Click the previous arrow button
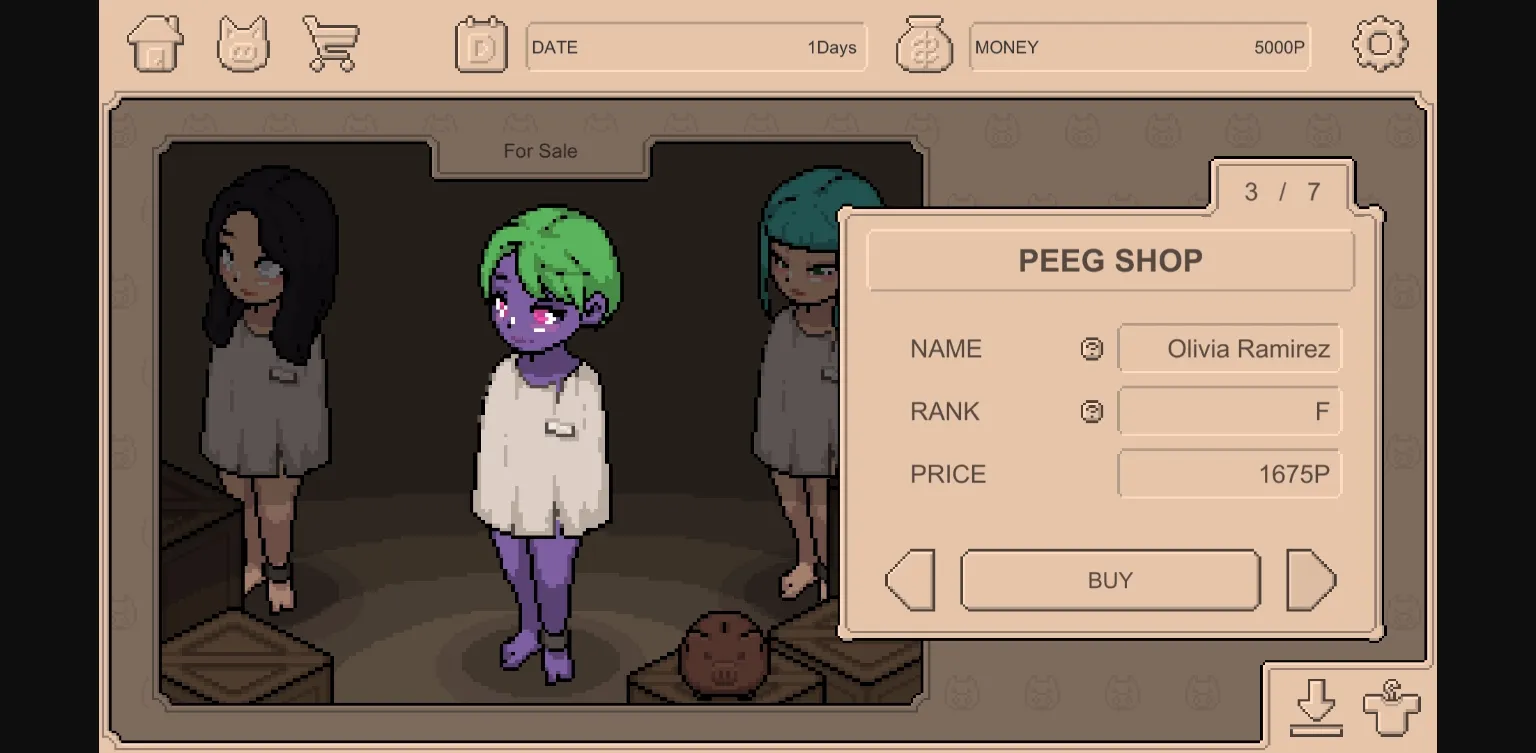This screenshot has width=1536, height=753. 909,580
